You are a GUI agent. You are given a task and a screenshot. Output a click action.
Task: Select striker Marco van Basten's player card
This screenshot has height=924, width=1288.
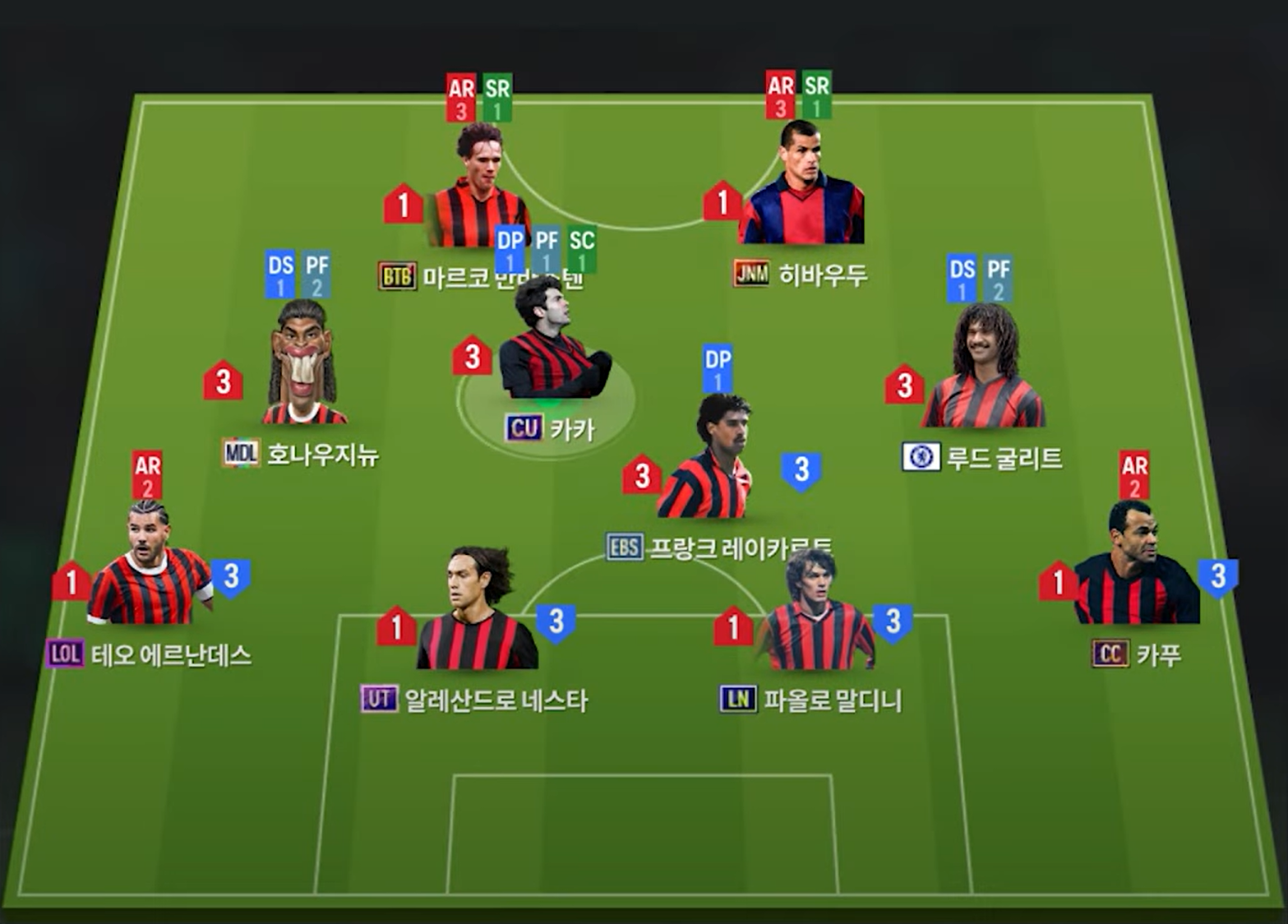(477, 193)
